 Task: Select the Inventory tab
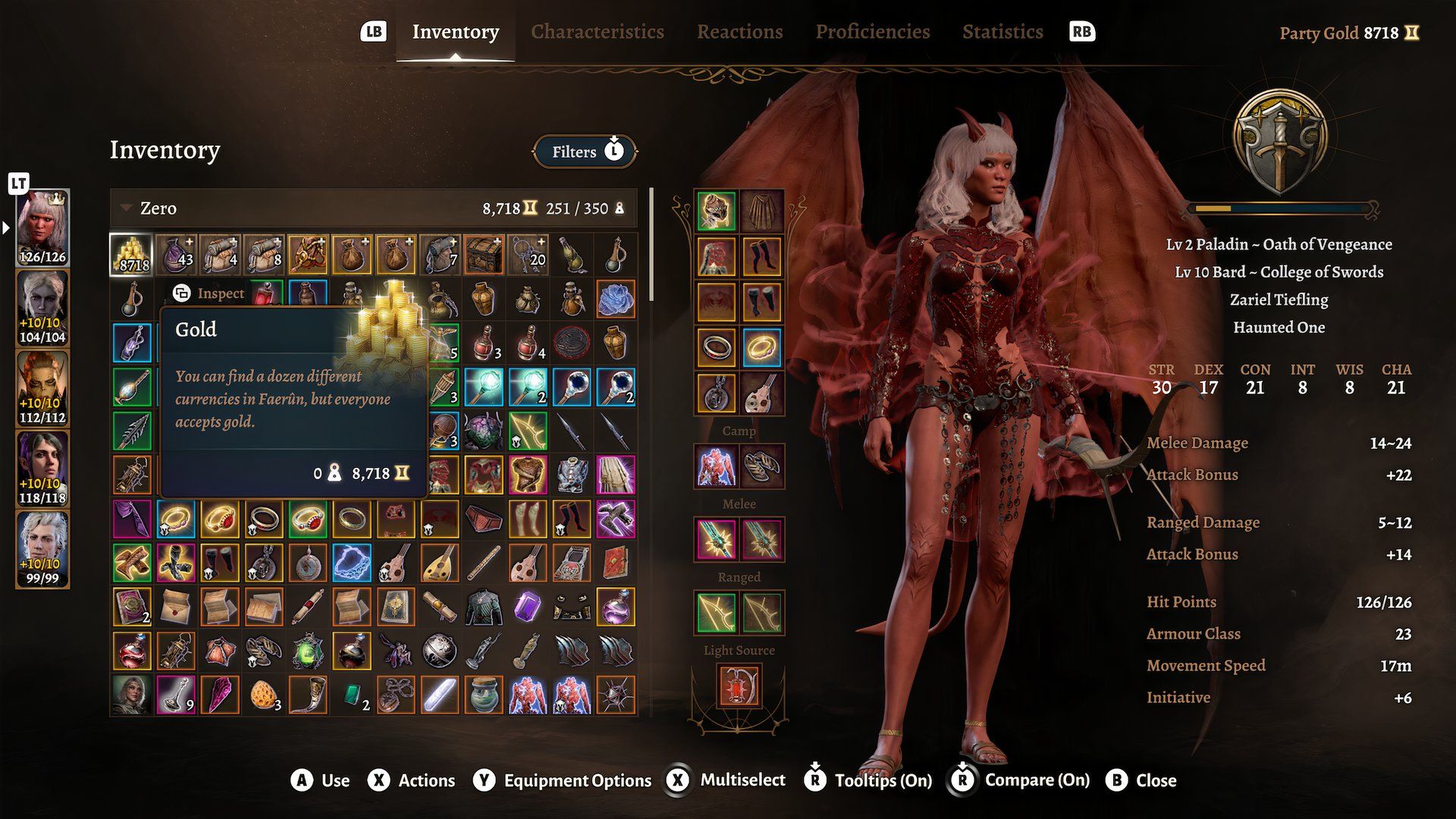click(x=455, y=32)
